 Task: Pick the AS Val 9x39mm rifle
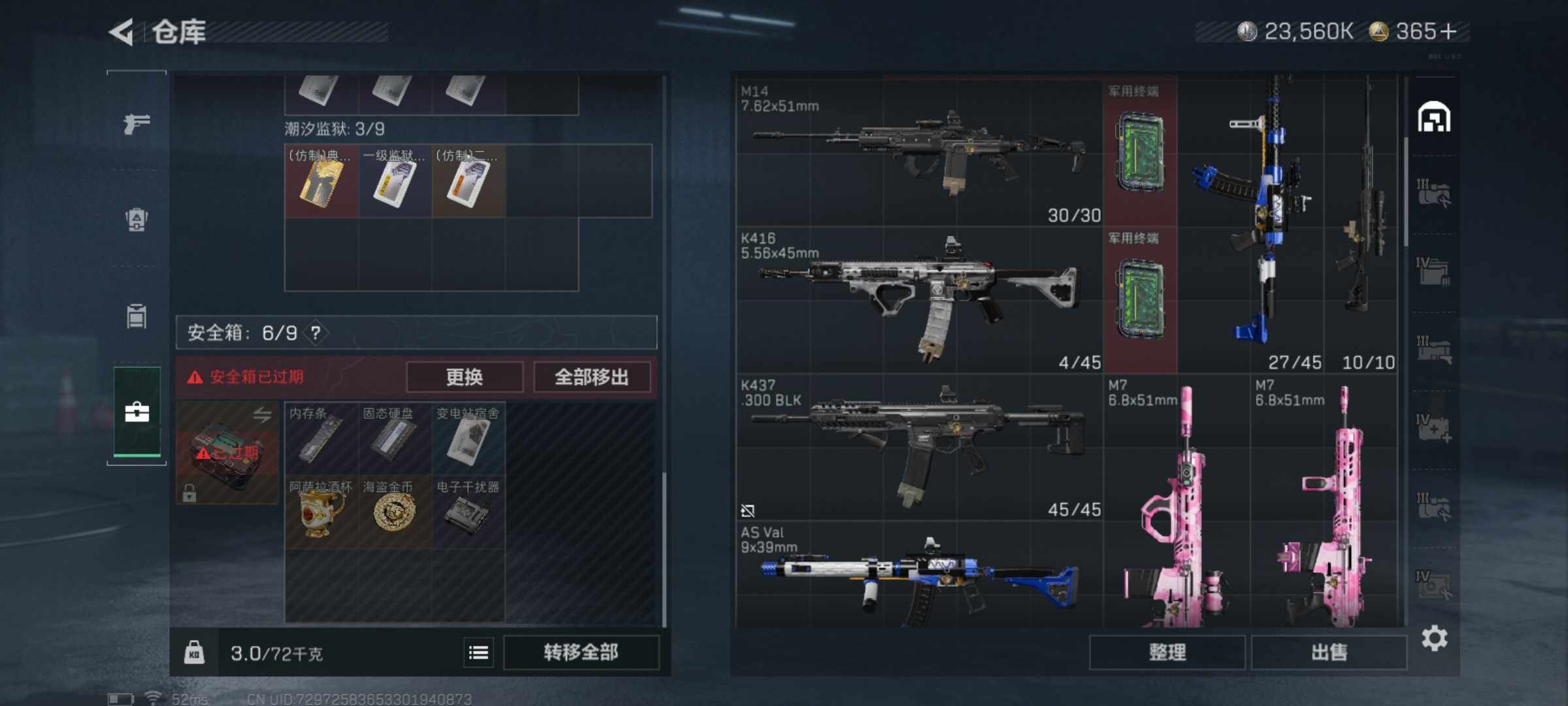tap(919, 575)
